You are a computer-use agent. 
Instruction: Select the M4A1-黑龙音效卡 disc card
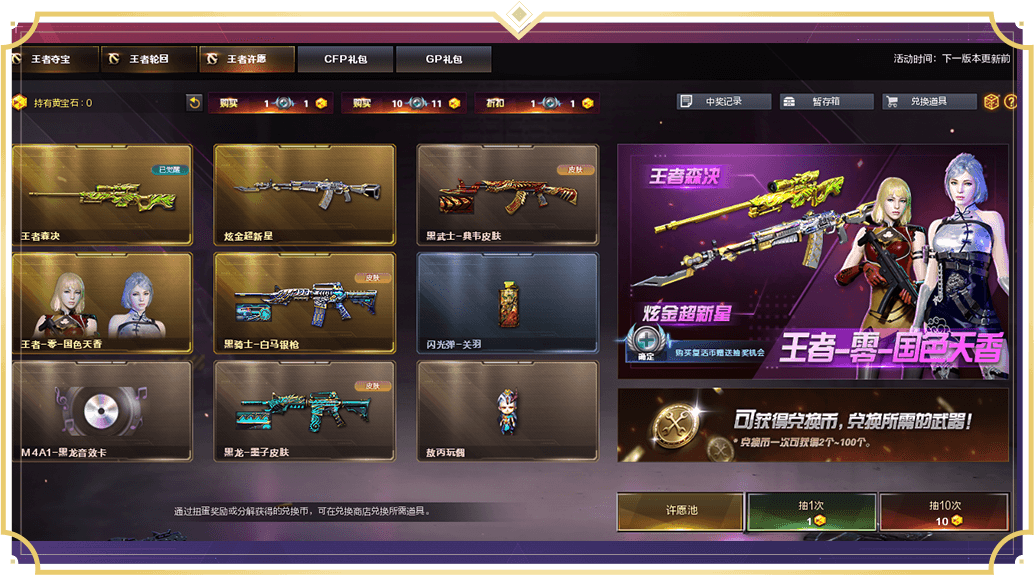(x=101, y=410)
